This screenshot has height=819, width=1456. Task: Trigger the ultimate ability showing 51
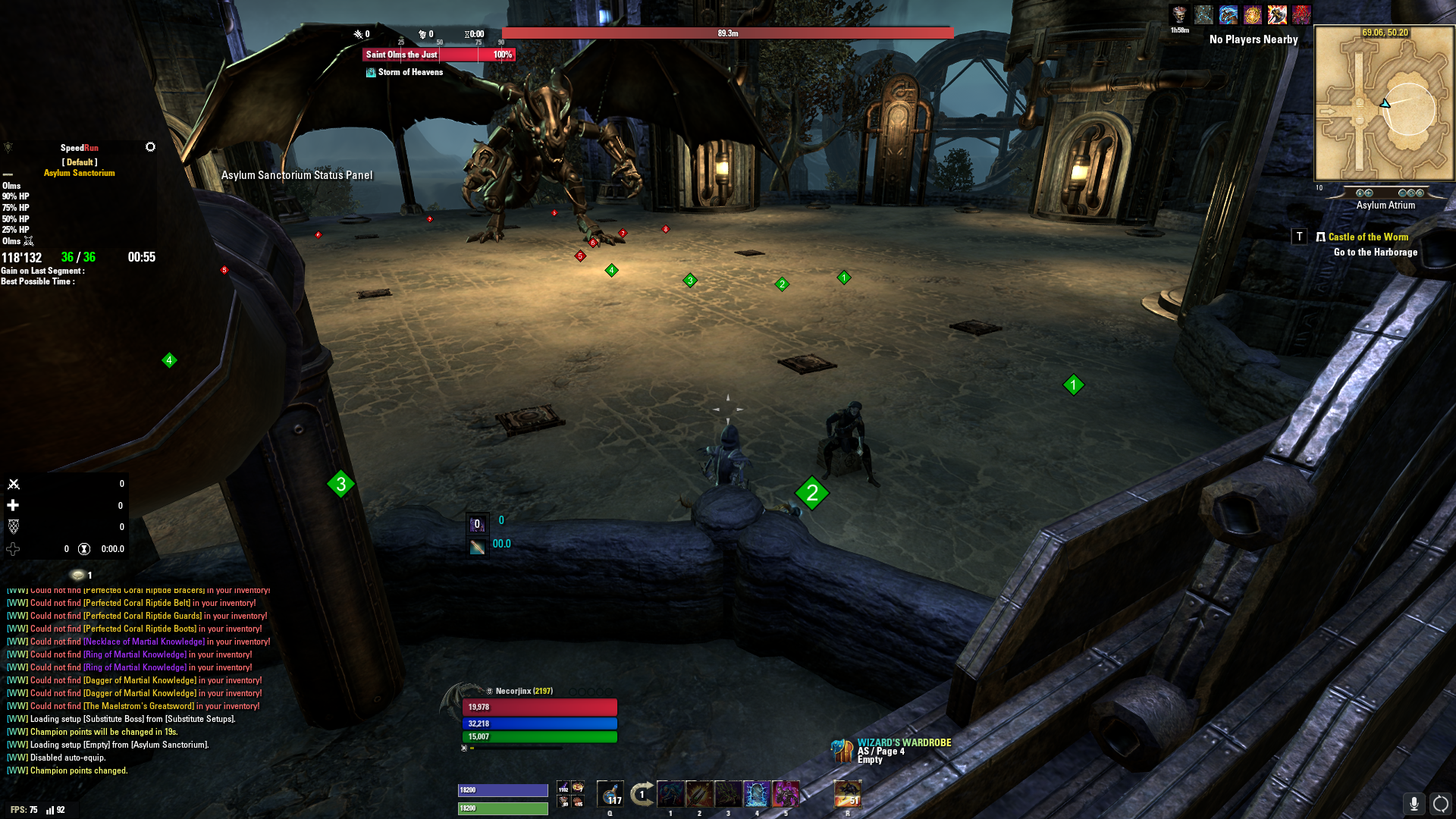pyautogui.click(x=847, y=794)
